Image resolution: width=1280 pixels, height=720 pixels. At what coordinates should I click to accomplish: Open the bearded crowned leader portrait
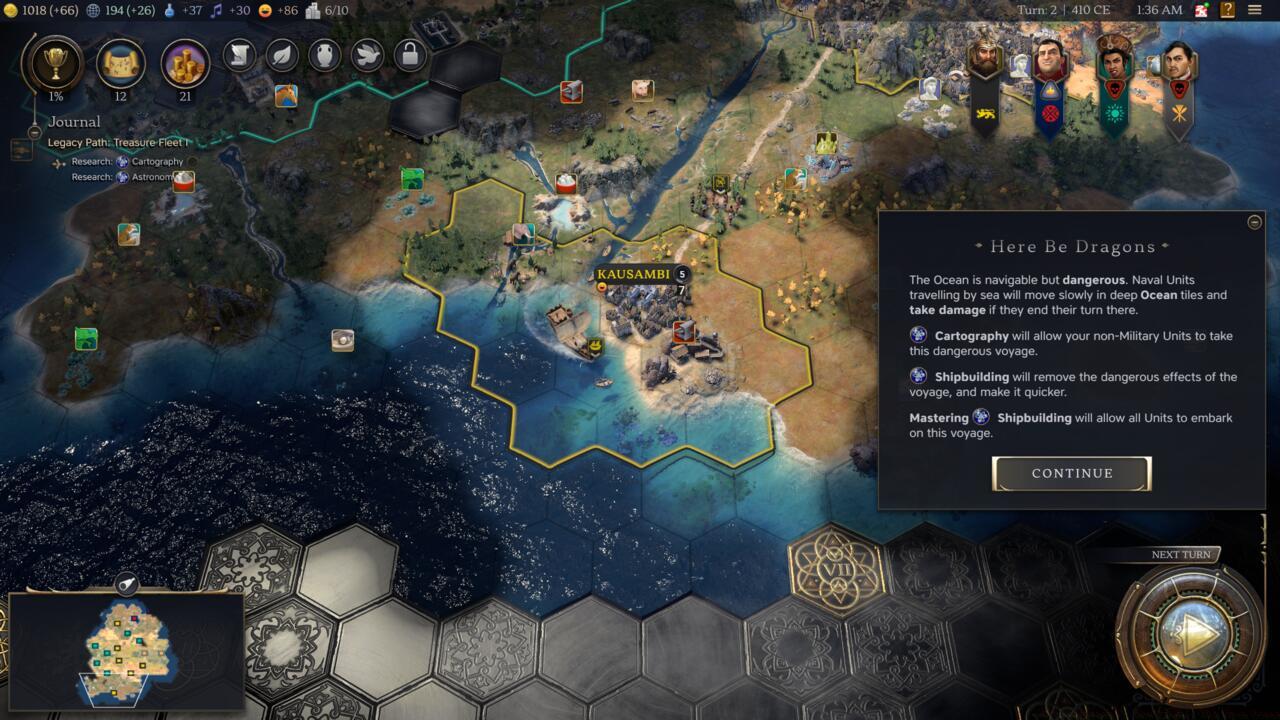(985, 60)
